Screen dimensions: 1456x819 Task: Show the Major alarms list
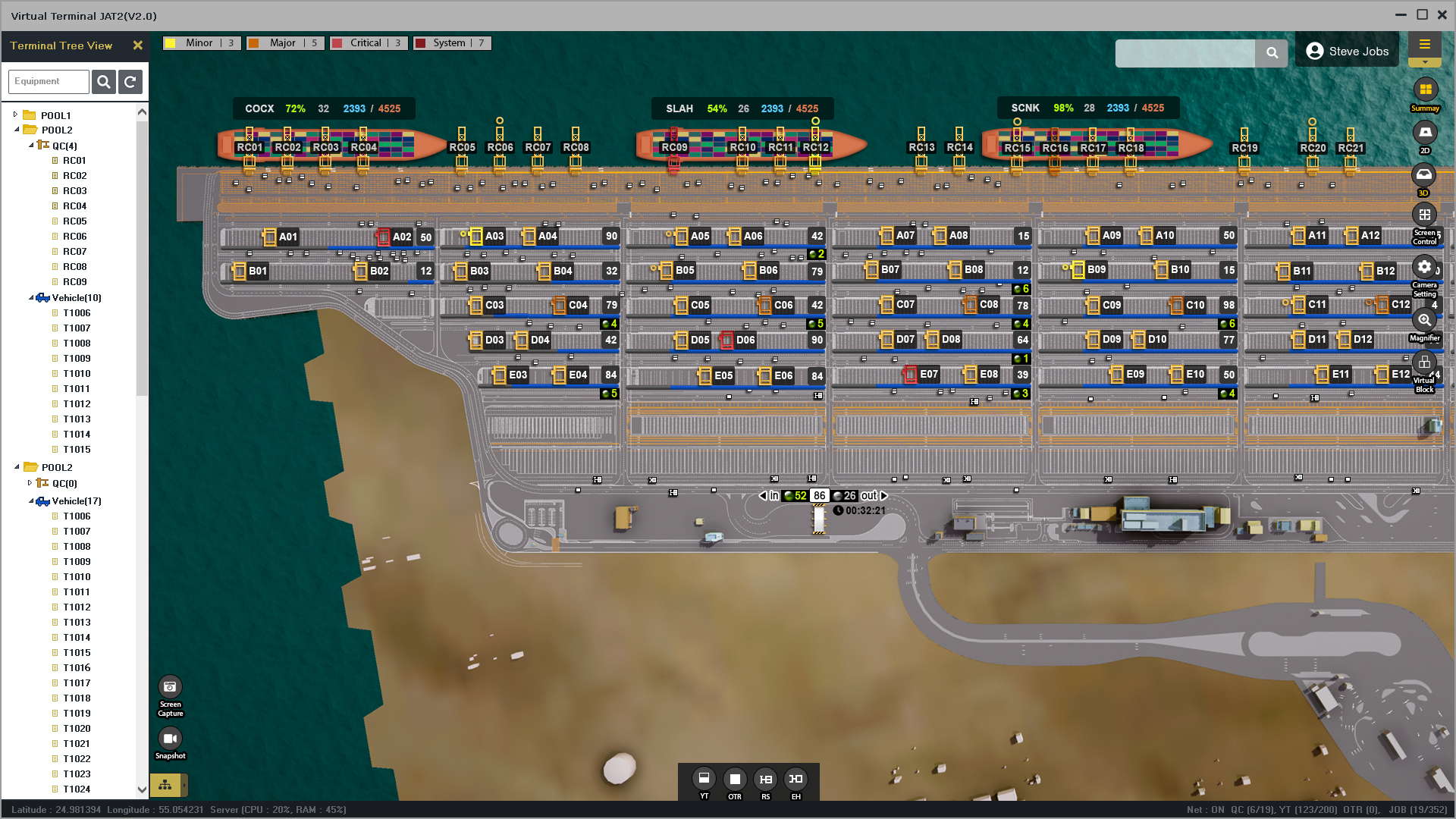(284, 43)
